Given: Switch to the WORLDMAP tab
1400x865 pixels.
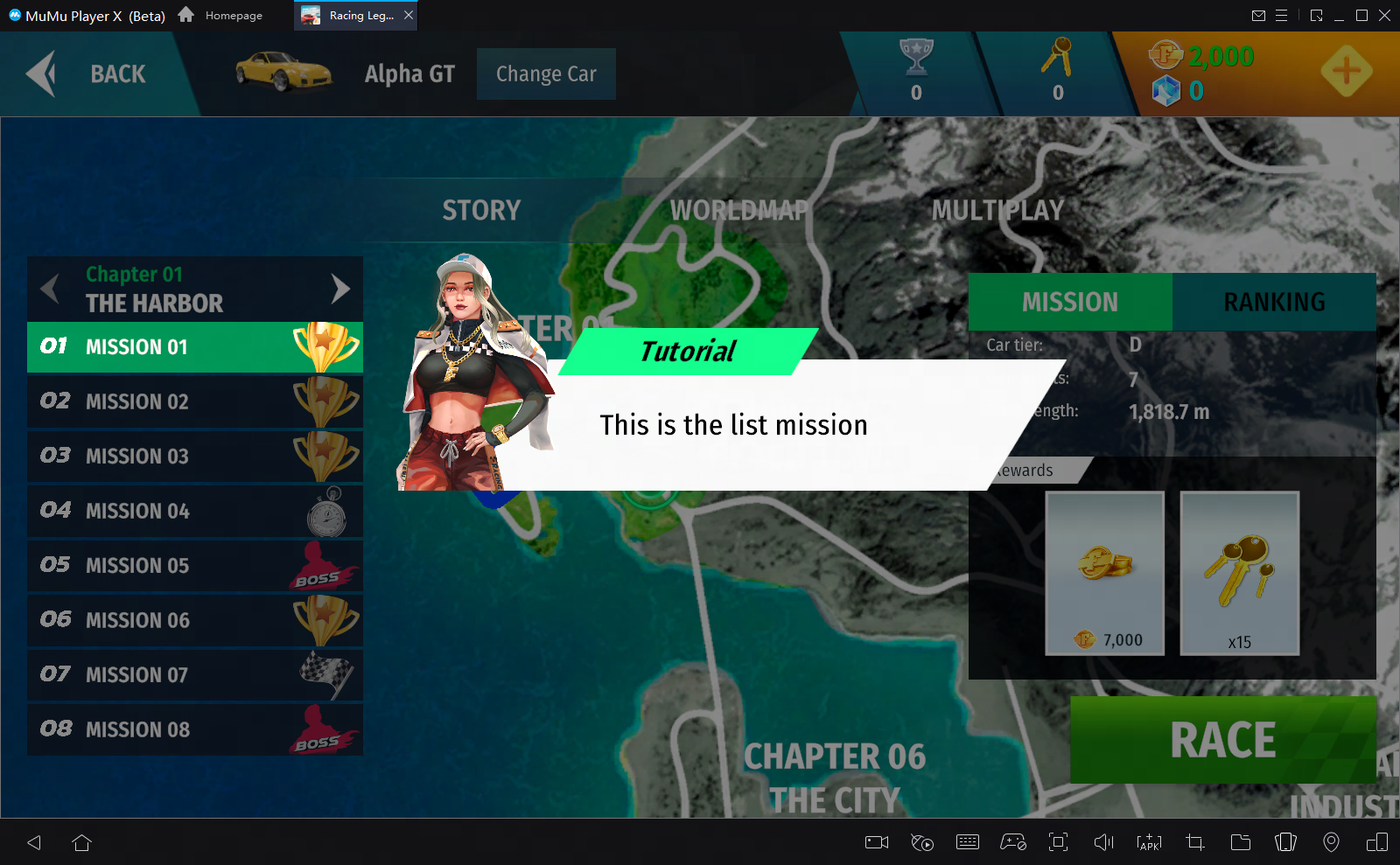Looking at the screenshot, I should click(x=739, y=211).
